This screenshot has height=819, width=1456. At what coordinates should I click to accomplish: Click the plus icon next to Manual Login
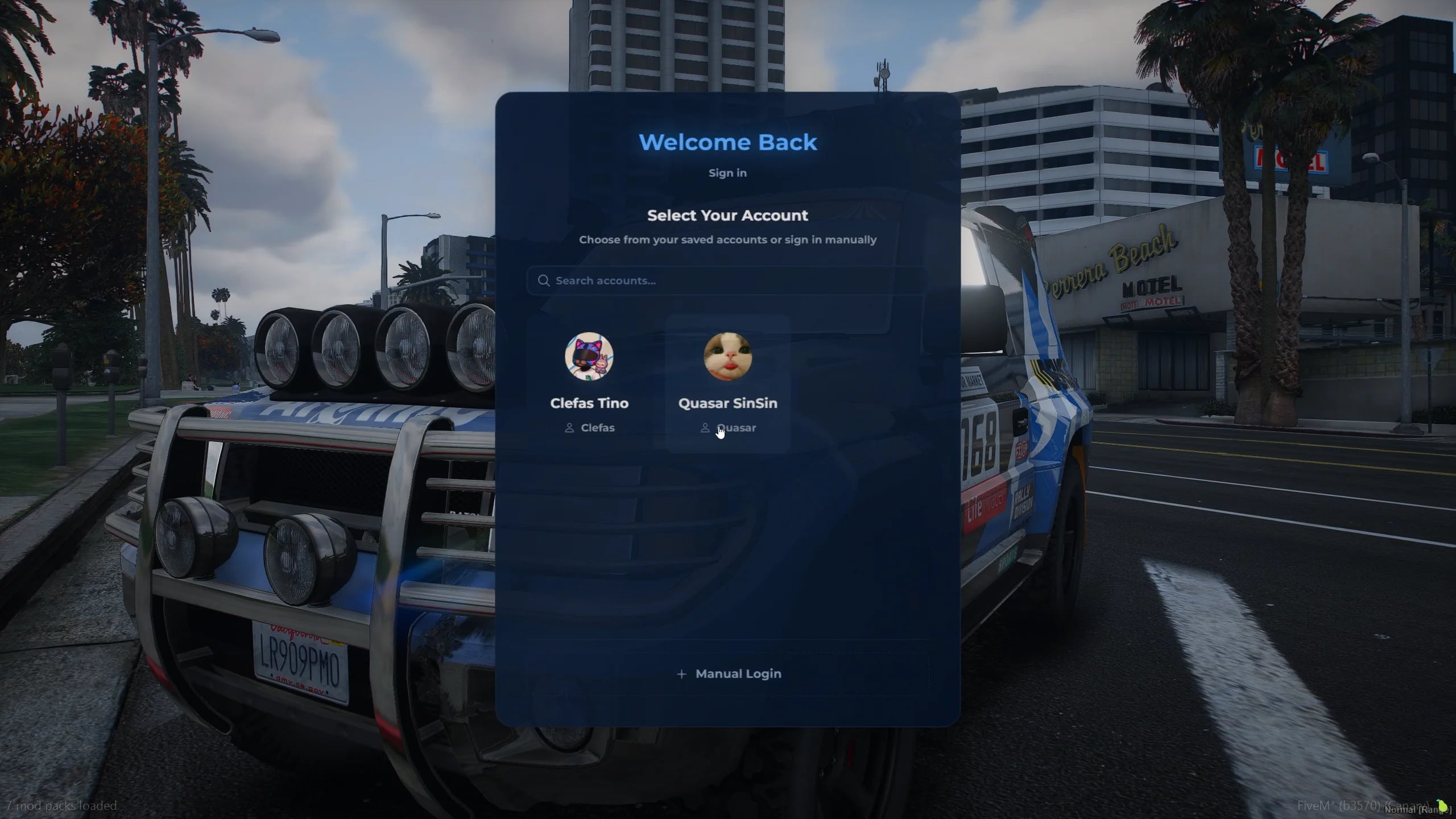click(x=682, y=673)
